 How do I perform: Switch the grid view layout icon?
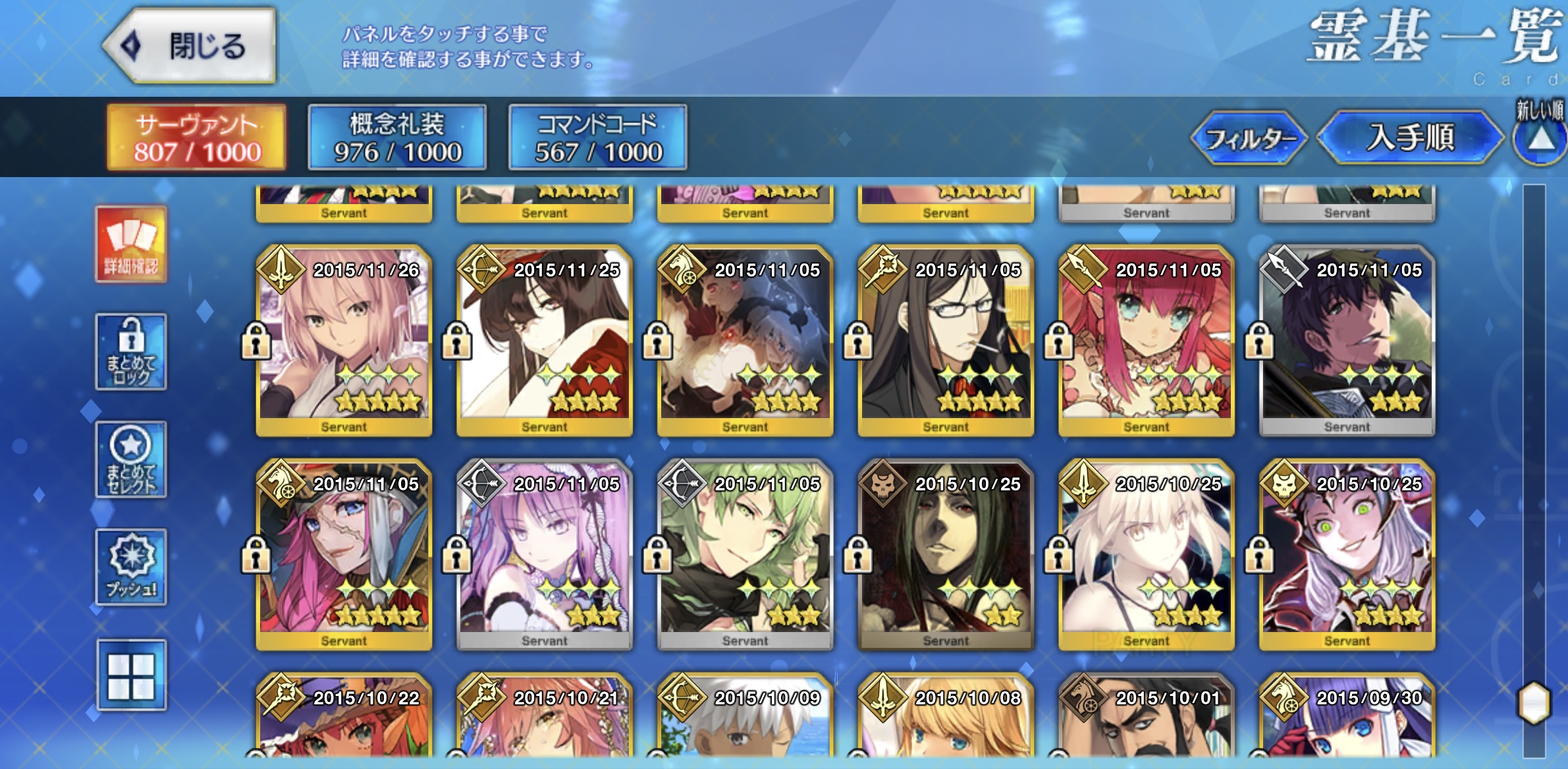131,676
